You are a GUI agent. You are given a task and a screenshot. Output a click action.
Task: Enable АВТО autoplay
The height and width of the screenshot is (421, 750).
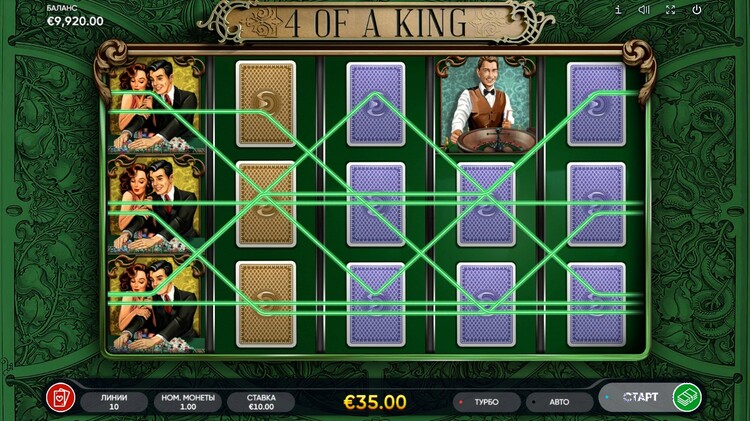[558, 402]
